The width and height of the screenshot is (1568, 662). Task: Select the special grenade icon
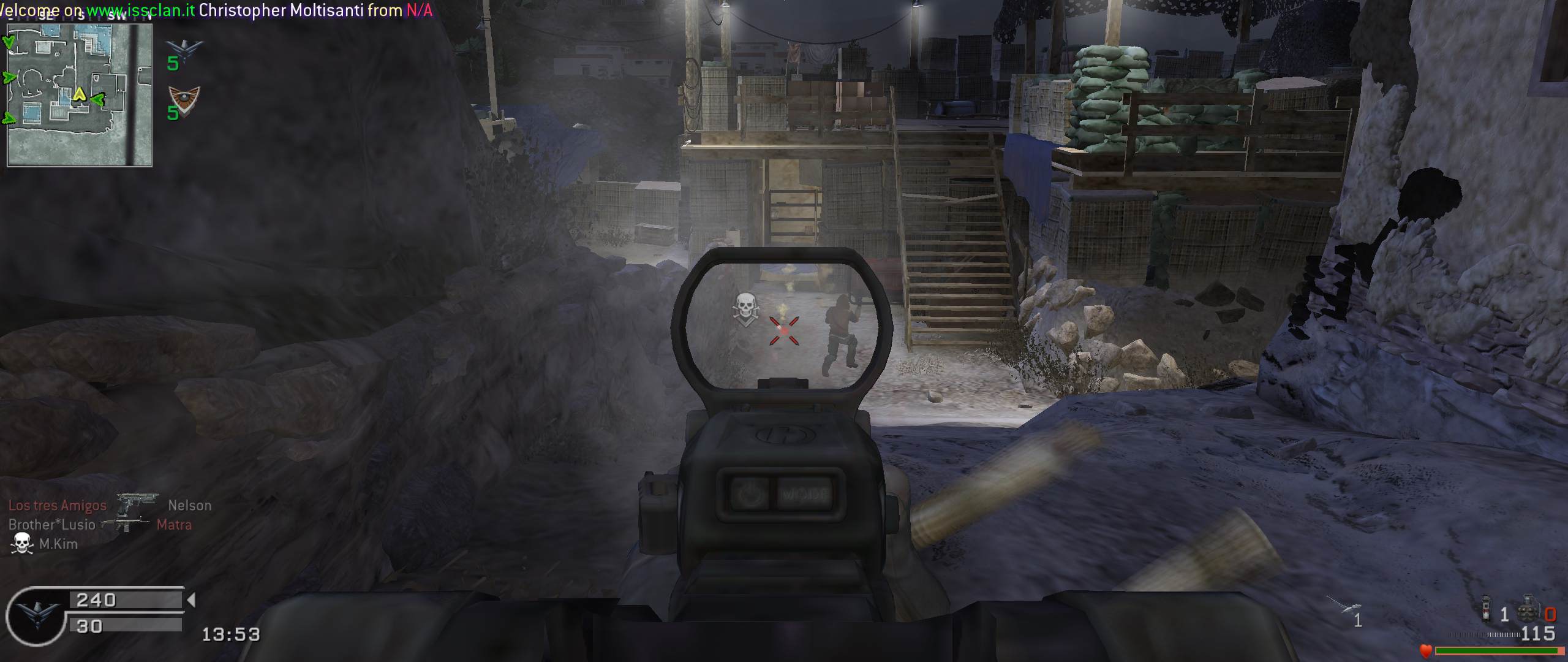point(1486,609)
